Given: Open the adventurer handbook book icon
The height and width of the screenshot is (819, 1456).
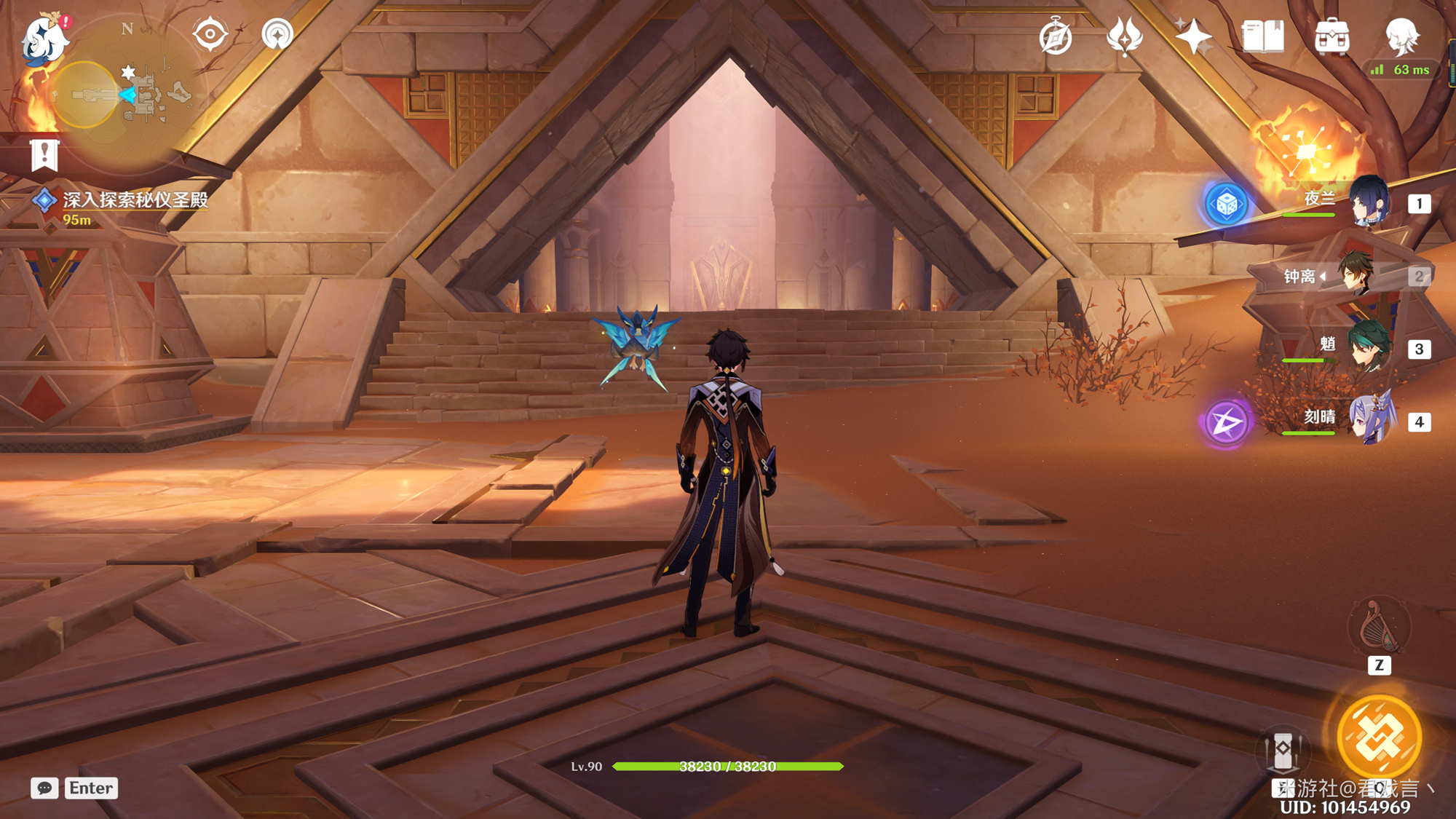Looking at the screenshot, I should pos(1262,36).
